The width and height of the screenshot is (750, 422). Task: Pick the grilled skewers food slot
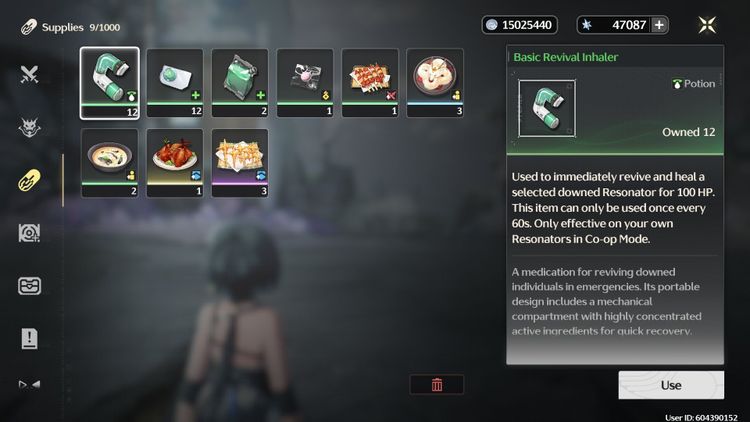[x=369, y=82]
